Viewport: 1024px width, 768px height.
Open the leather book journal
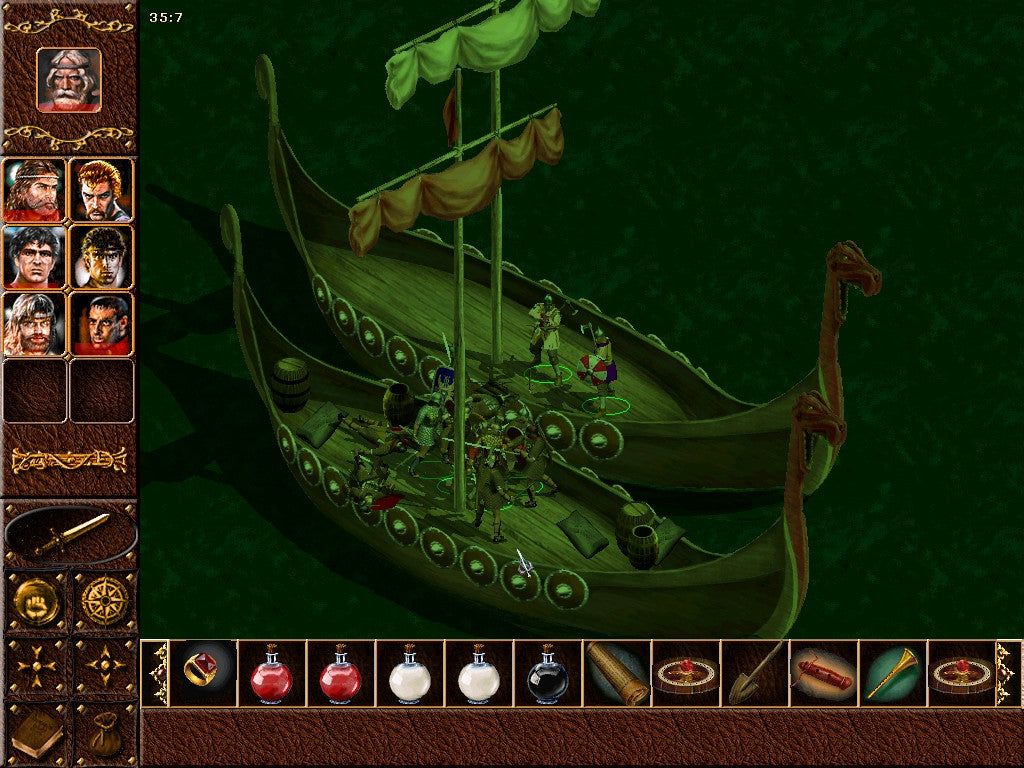(36, 735)
